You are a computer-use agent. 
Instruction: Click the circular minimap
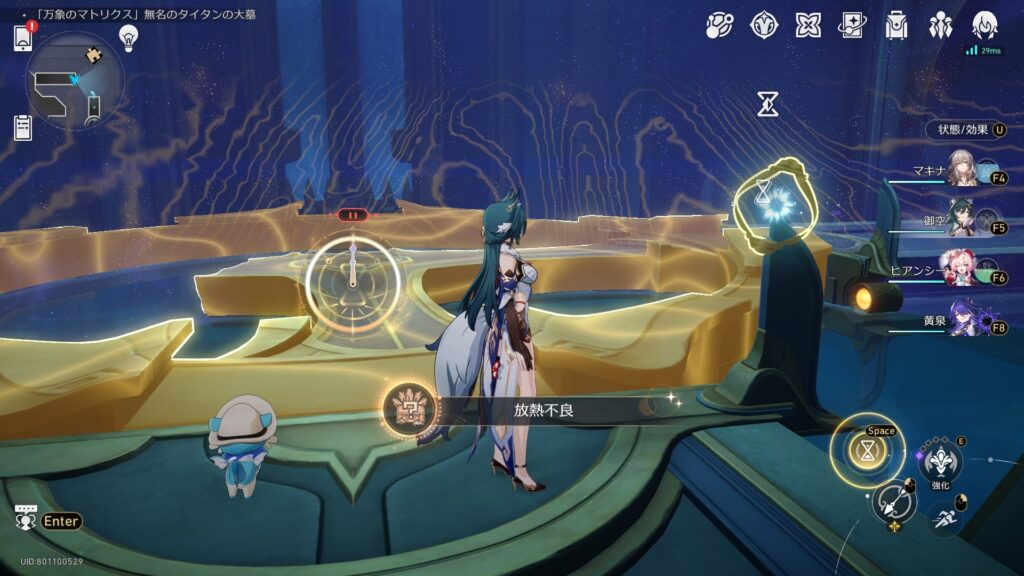click(x=75, y=81)
